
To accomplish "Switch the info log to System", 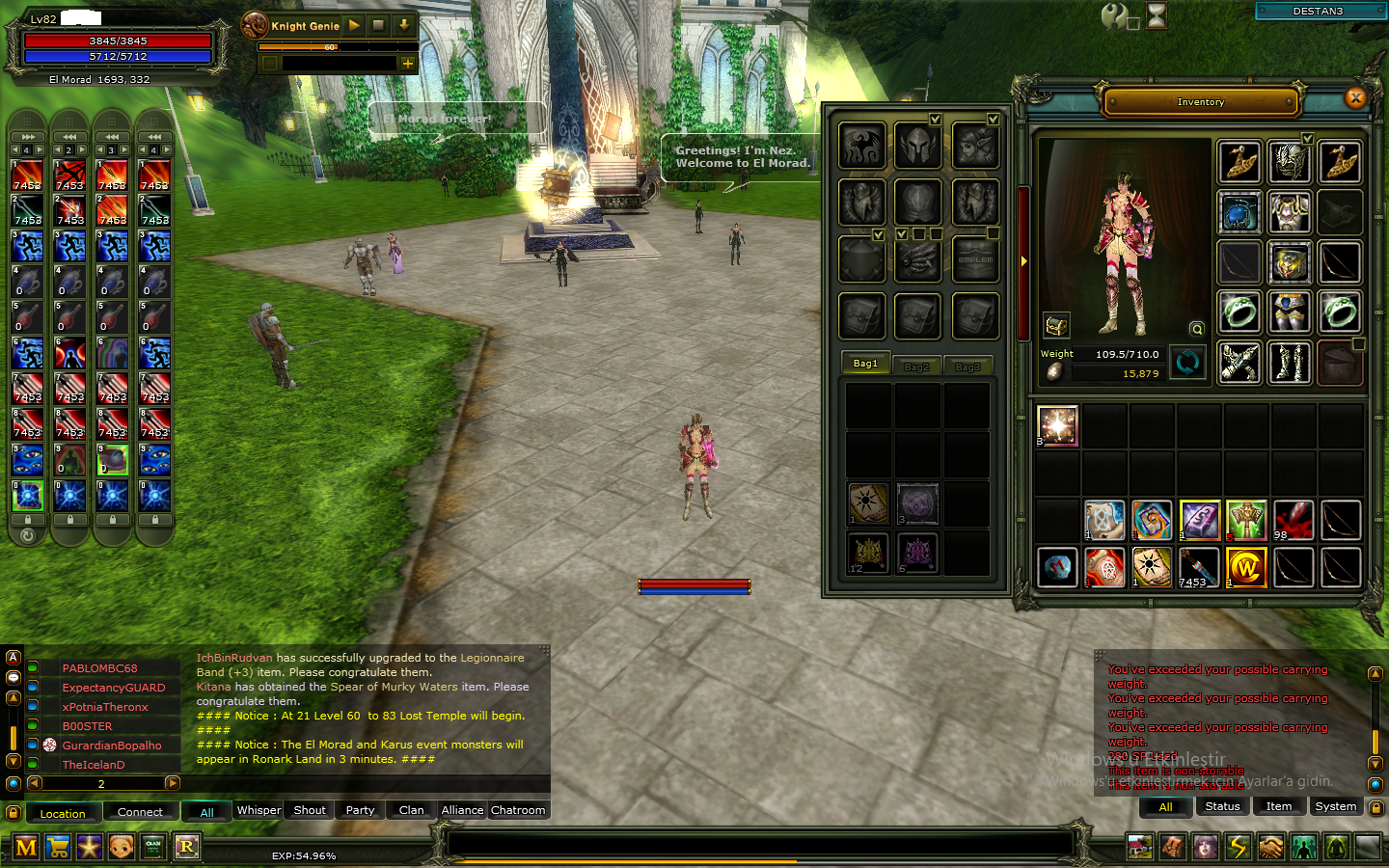I will point(1335,806).
